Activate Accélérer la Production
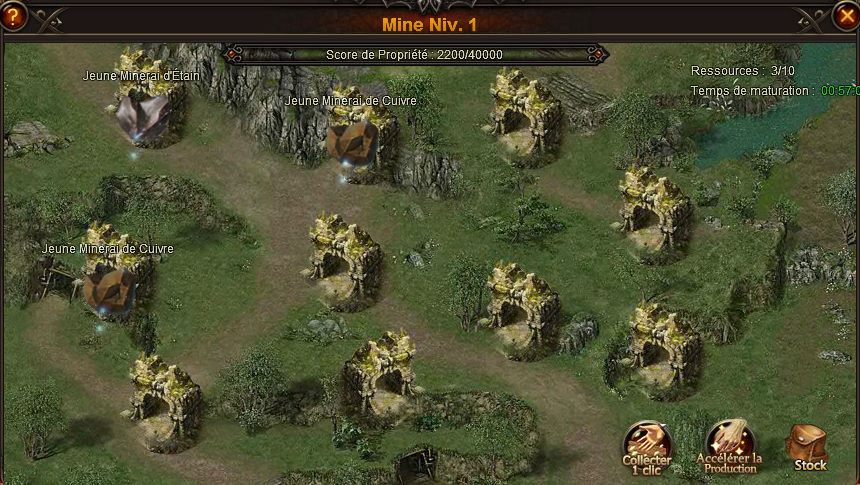Image resolution: width=860 pixels, height=485 pixels. click(x=730, y=446)
